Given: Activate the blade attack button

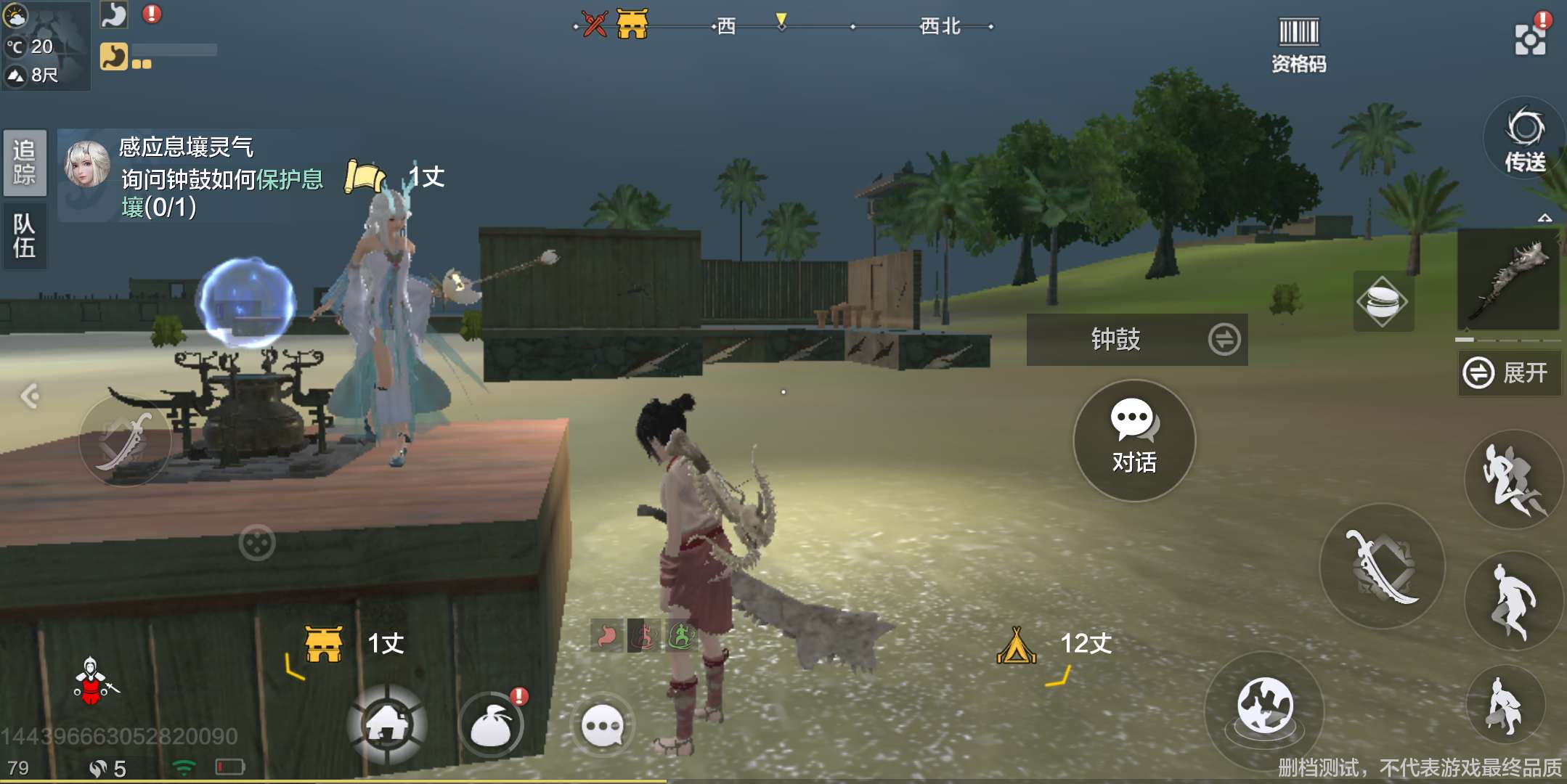Looking at the screenshot, I should point(1381,566).
